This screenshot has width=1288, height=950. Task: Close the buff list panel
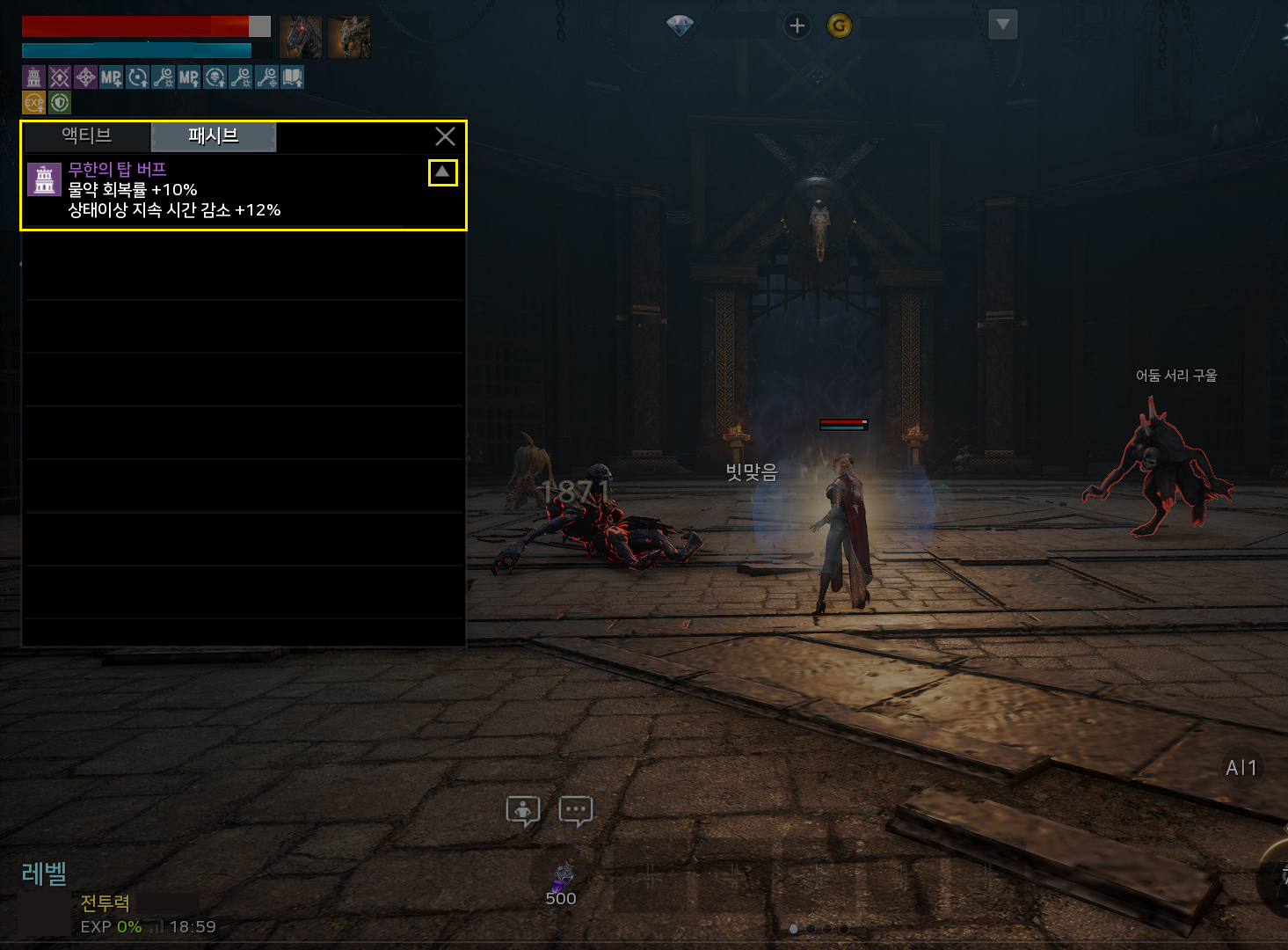(x=445, y=136)
